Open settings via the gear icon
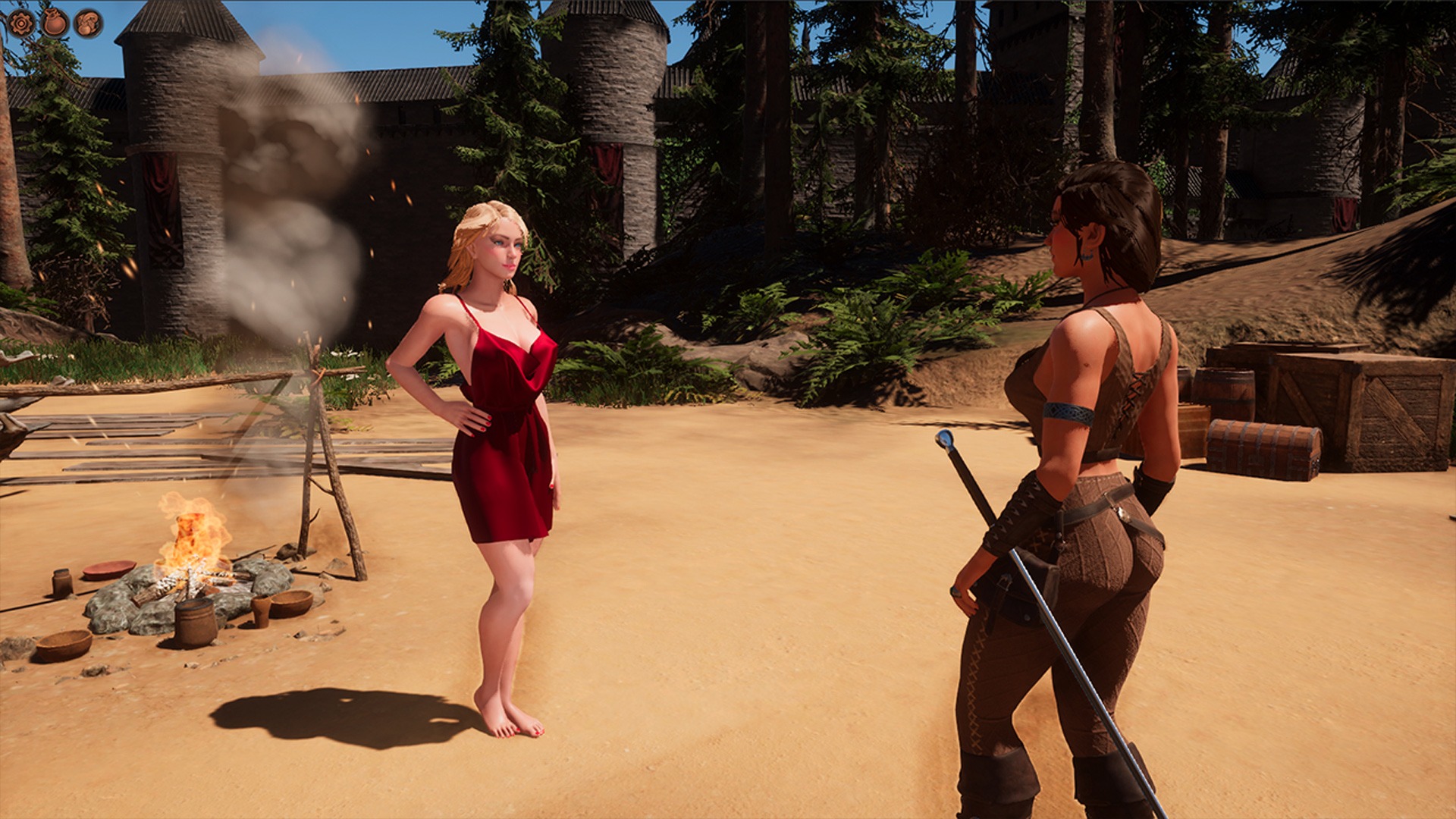The image size is (1456, 819). (21, 23)
